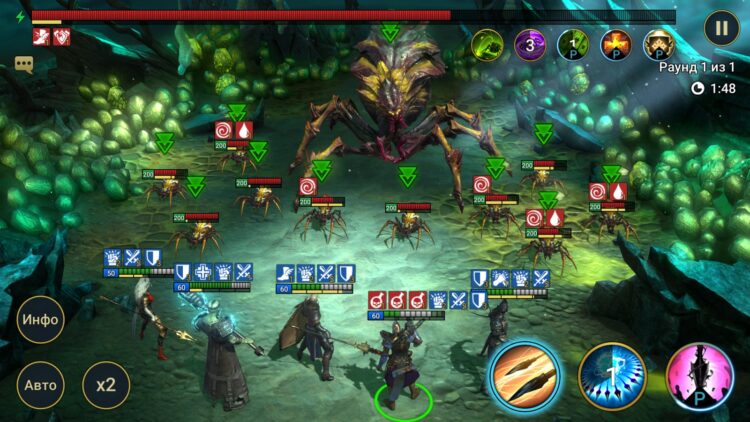Viewport: 750px width, 422px height.
Task: Toggle the x2 battle speed
Action: click(x=105, y=384)
